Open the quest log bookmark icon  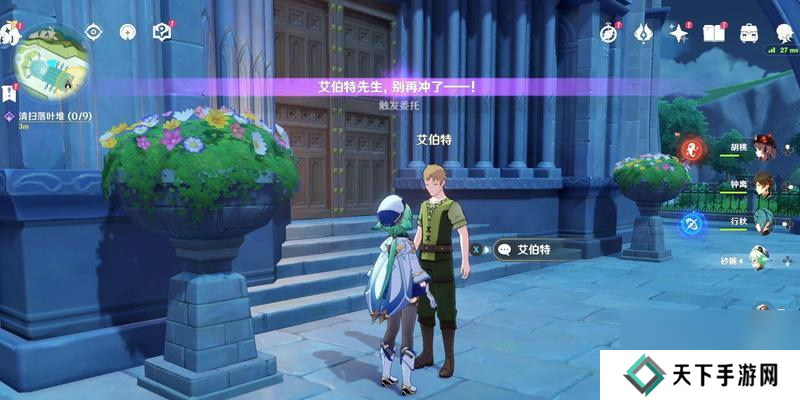pyautogui.click(x=9, y=94)
